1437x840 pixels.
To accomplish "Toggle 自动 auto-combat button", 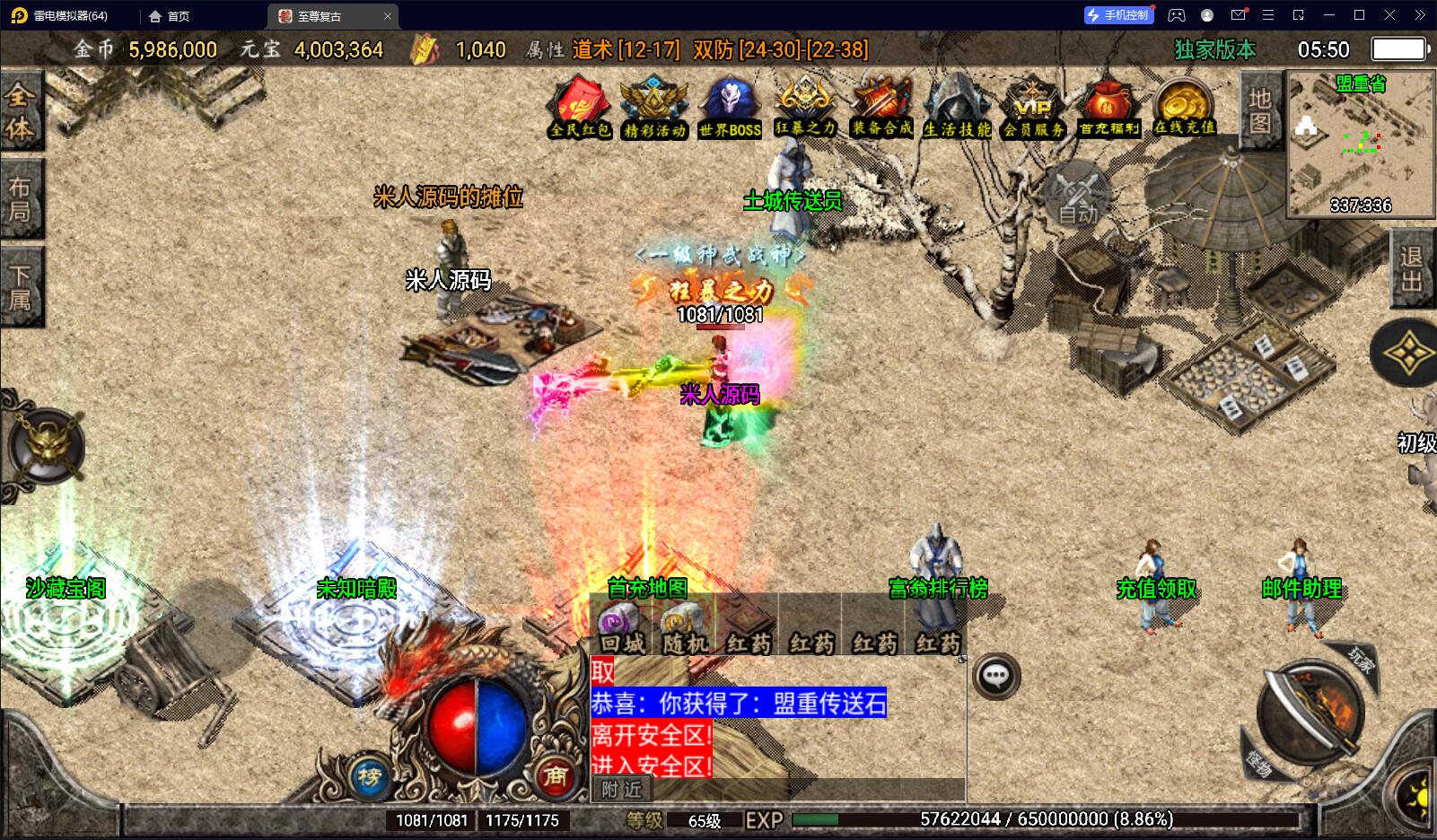I will point(1077,194).
